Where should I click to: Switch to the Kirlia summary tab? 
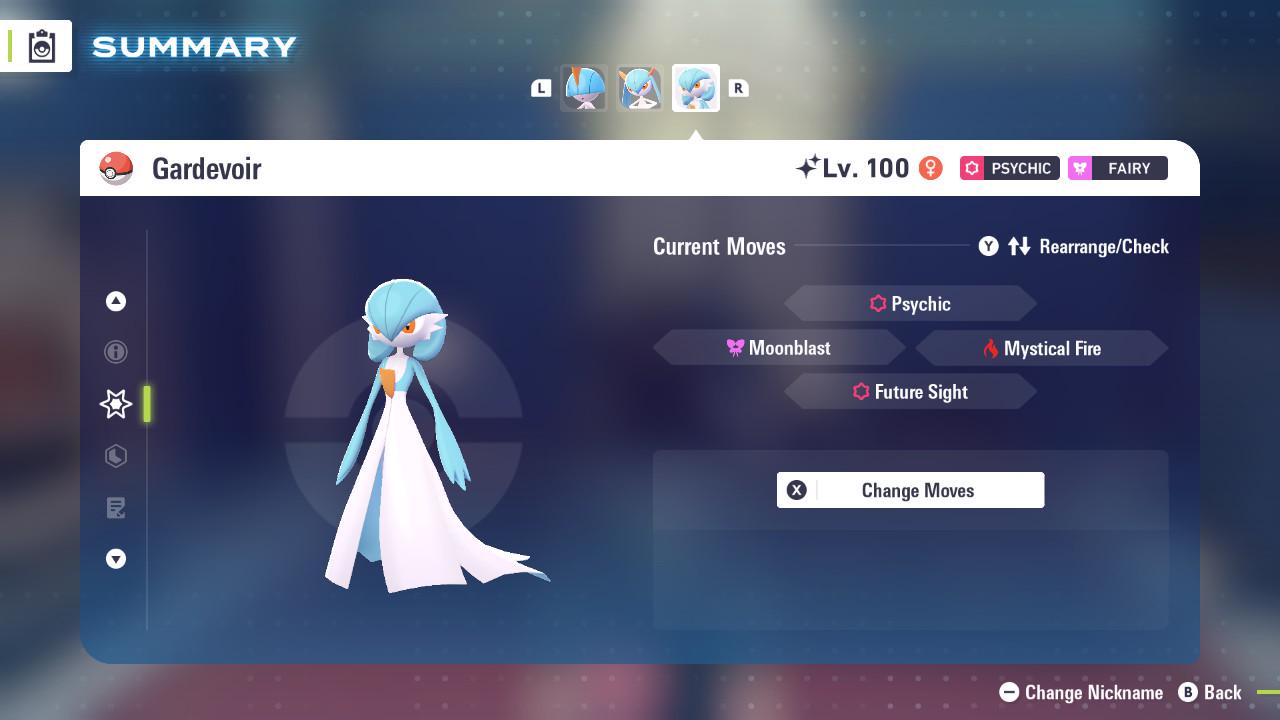point(640,88)
